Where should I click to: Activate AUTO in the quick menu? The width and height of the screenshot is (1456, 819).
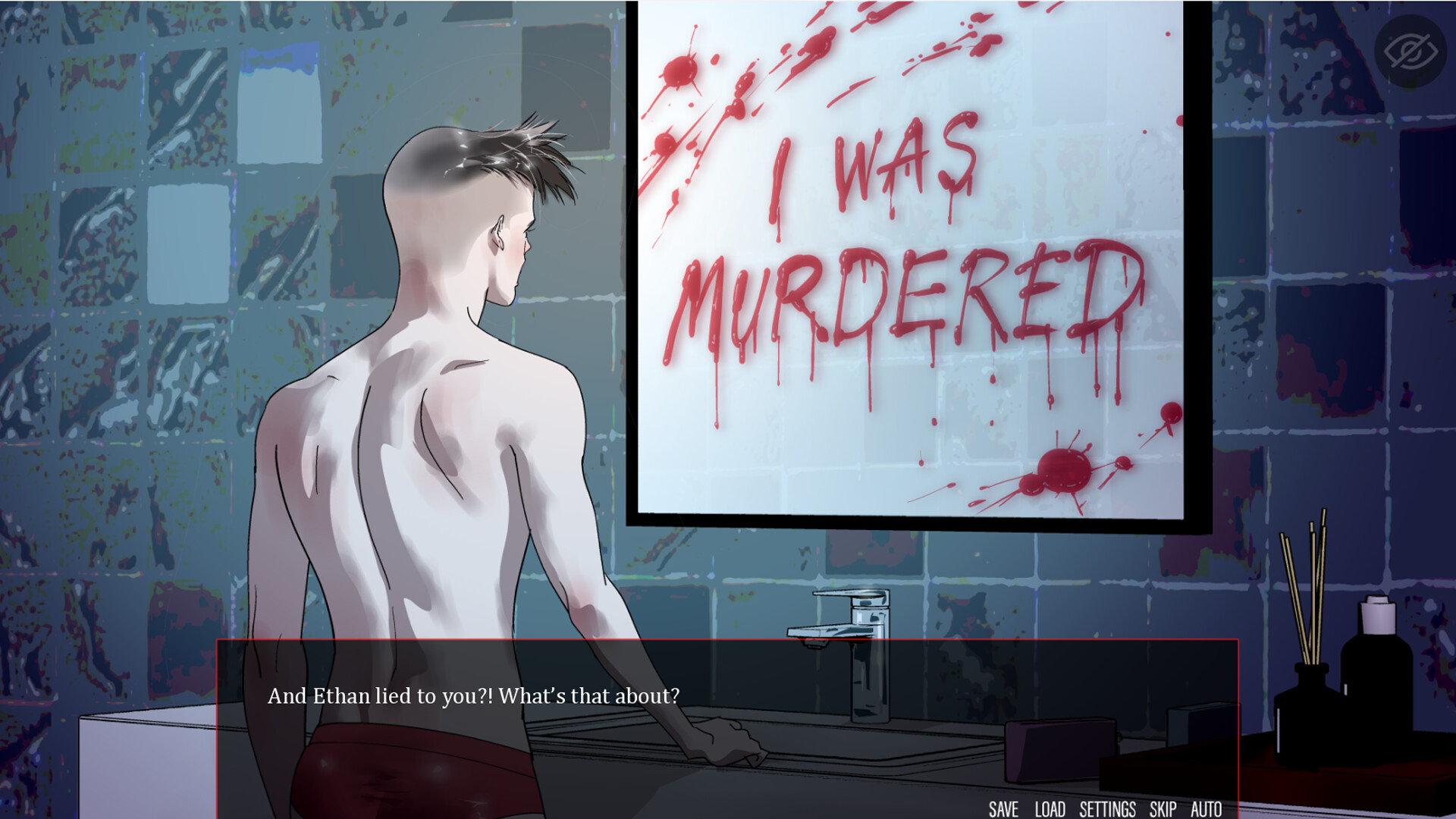pyautogui.click(x=1207, y=808)
